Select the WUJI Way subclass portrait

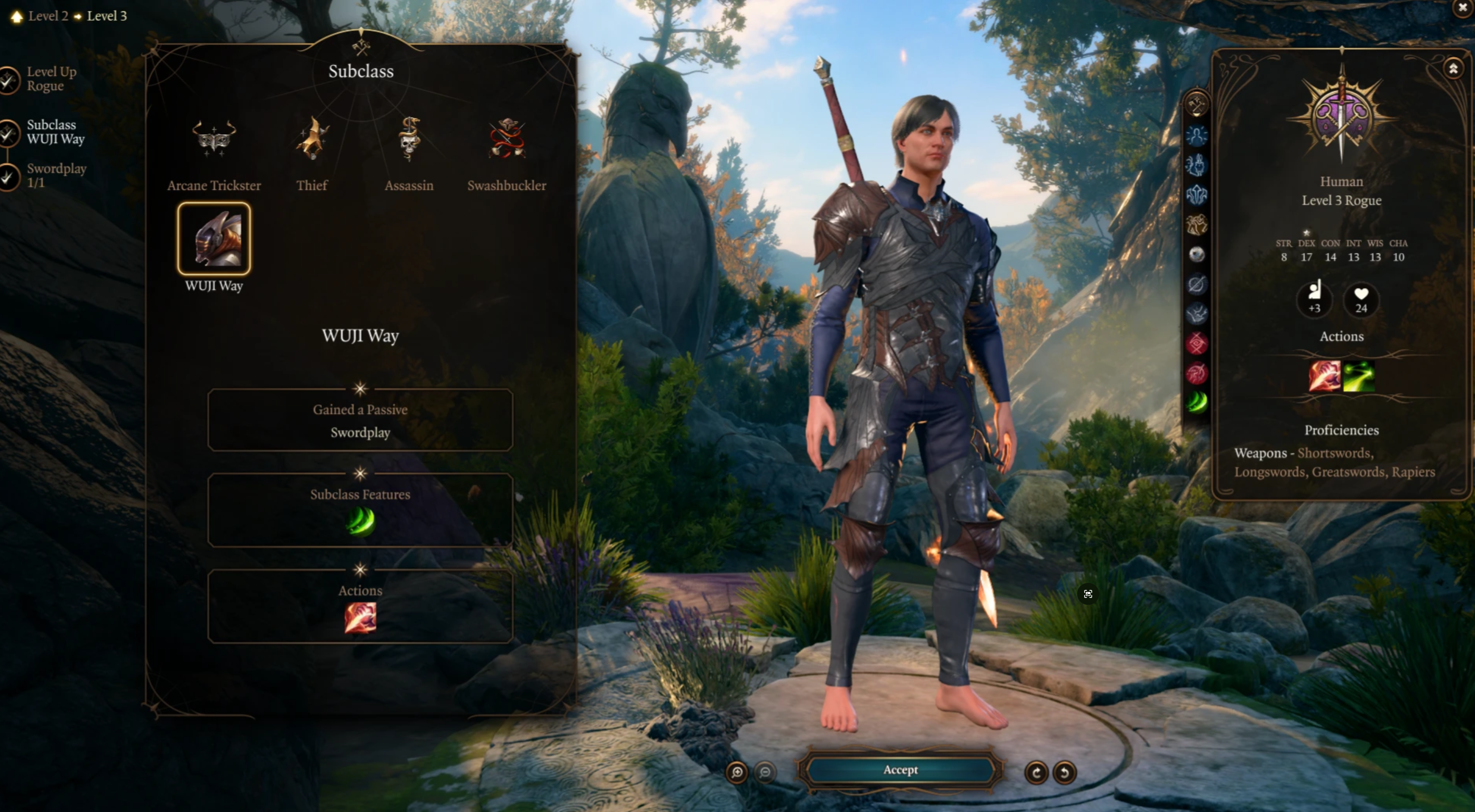coord(214,239)
